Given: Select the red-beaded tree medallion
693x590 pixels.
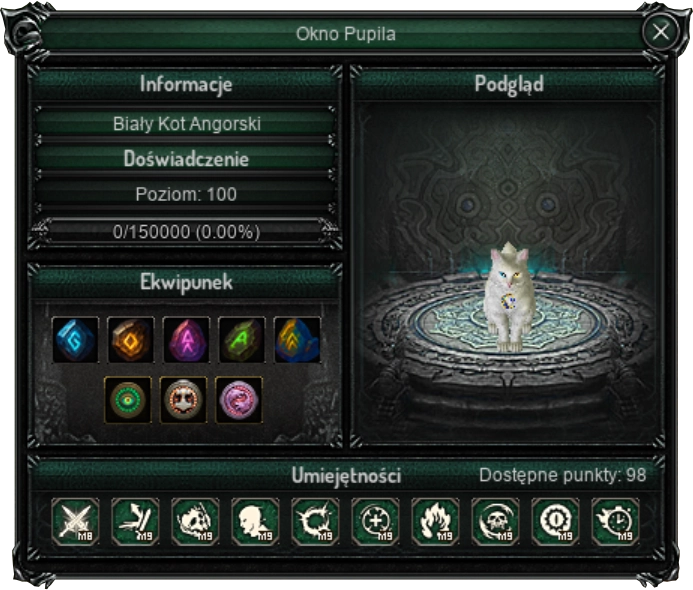Looking at the screenshot, I should pyautogui.click(x=184, y=399).
